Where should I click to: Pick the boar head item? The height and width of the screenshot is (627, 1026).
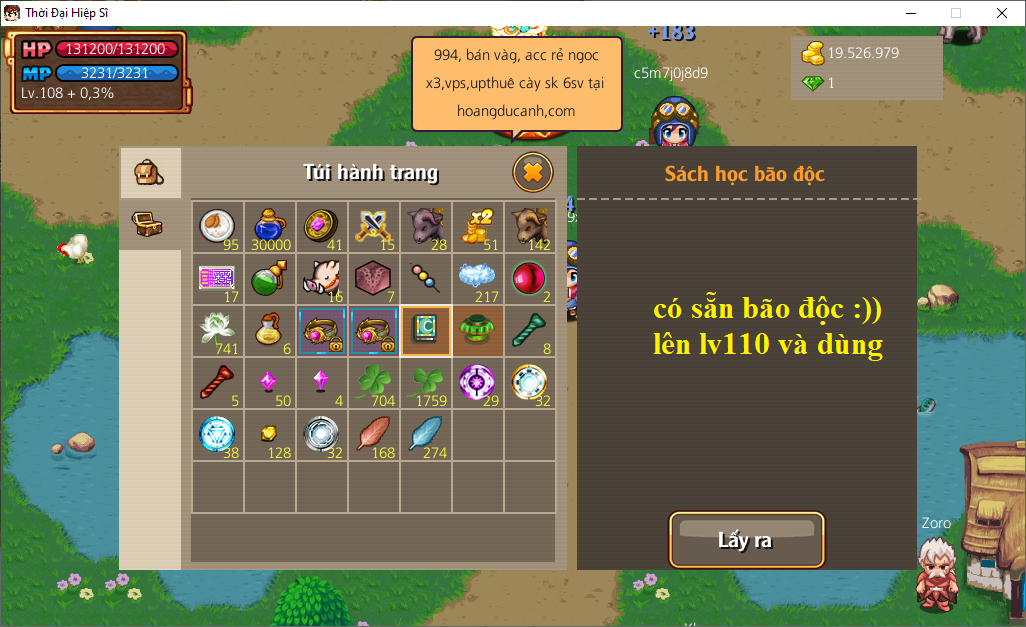[321, 278]
